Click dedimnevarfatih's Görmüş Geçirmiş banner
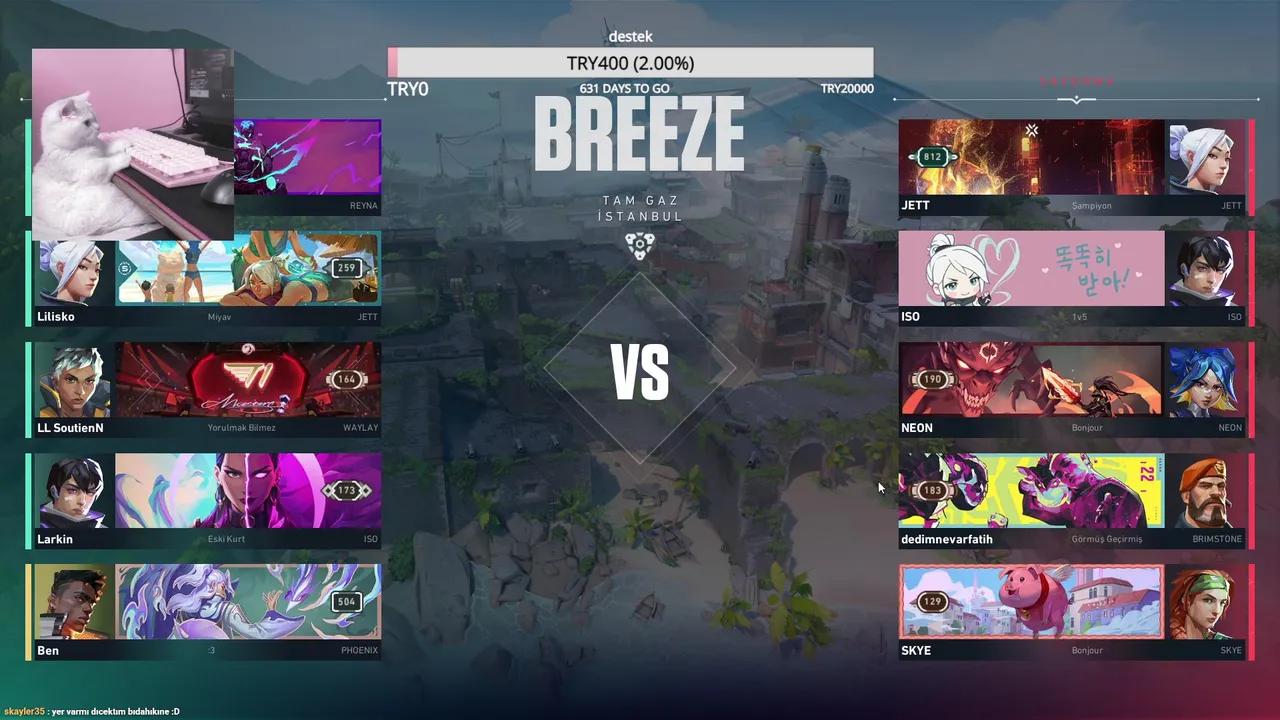This screenshot has width=1280, height=720. coord(1030,490)
